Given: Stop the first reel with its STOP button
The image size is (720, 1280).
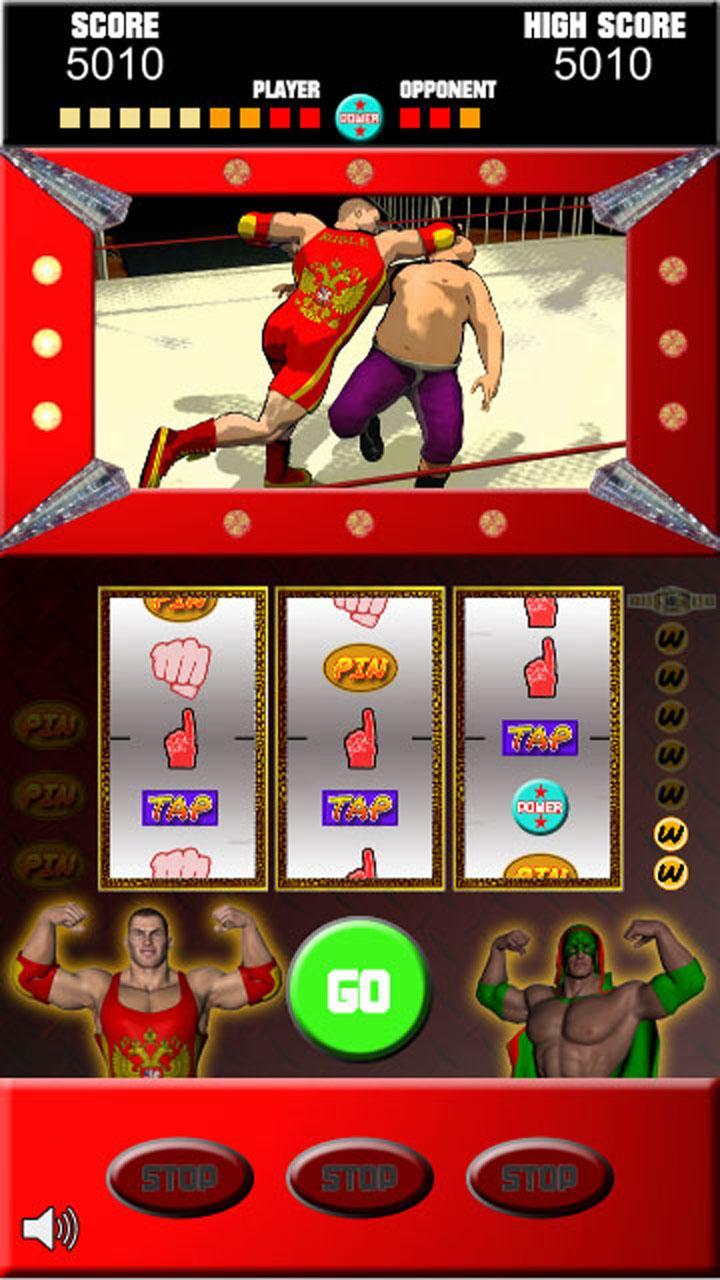Looking at the screenshot, I should click(x=180, y=1177).
